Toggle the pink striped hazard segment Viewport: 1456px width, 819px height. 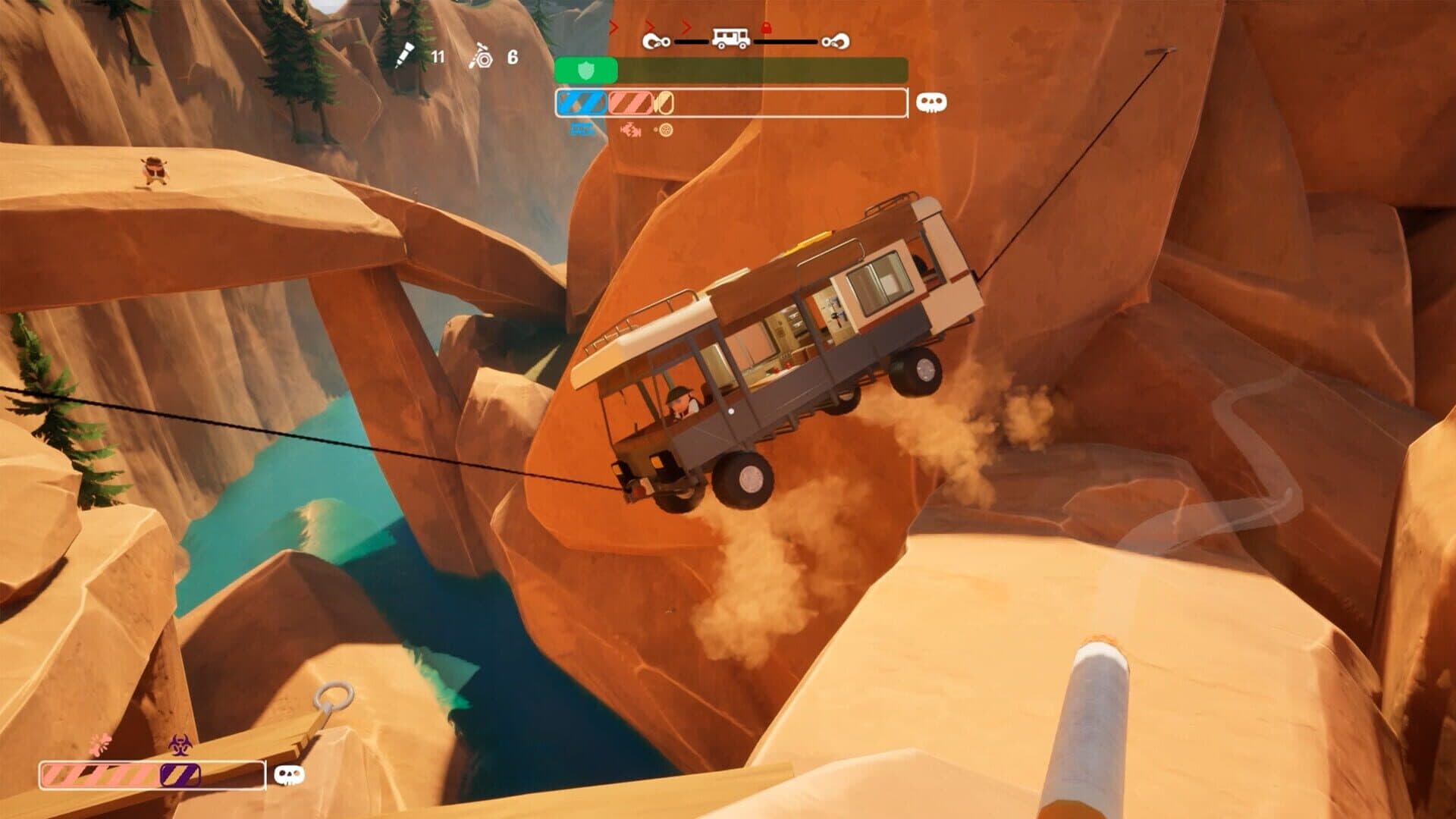point(631,103)
